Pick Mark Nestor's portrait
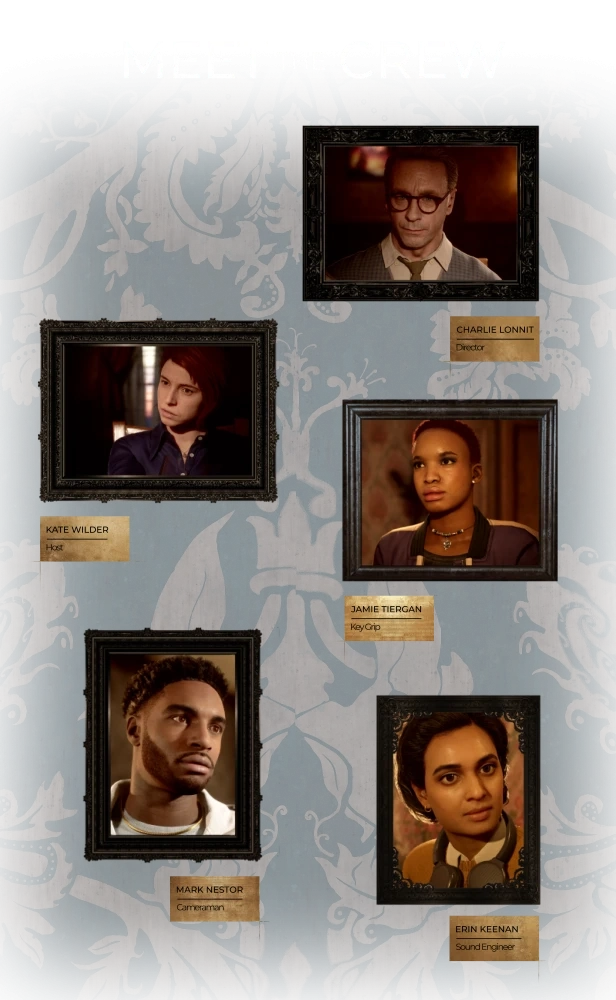The width and height of the screenshot is (616, 1000). pyautogui.click(x=173, y=744)
